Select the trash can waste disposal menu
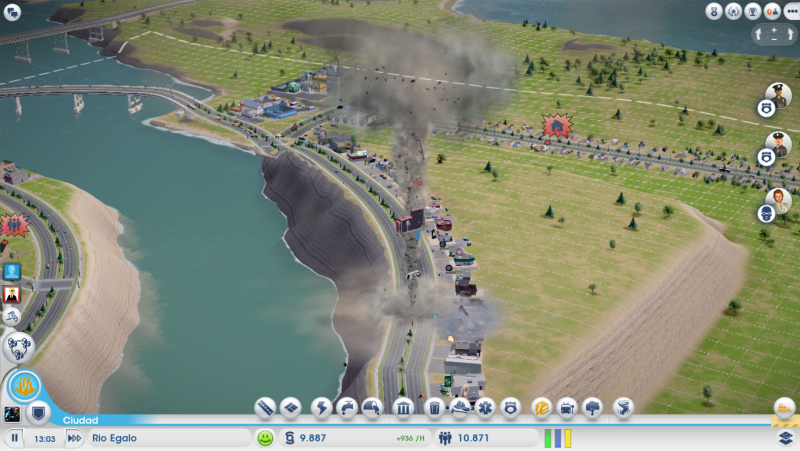This screenshot has height=451, width=800. click(433, 408)
